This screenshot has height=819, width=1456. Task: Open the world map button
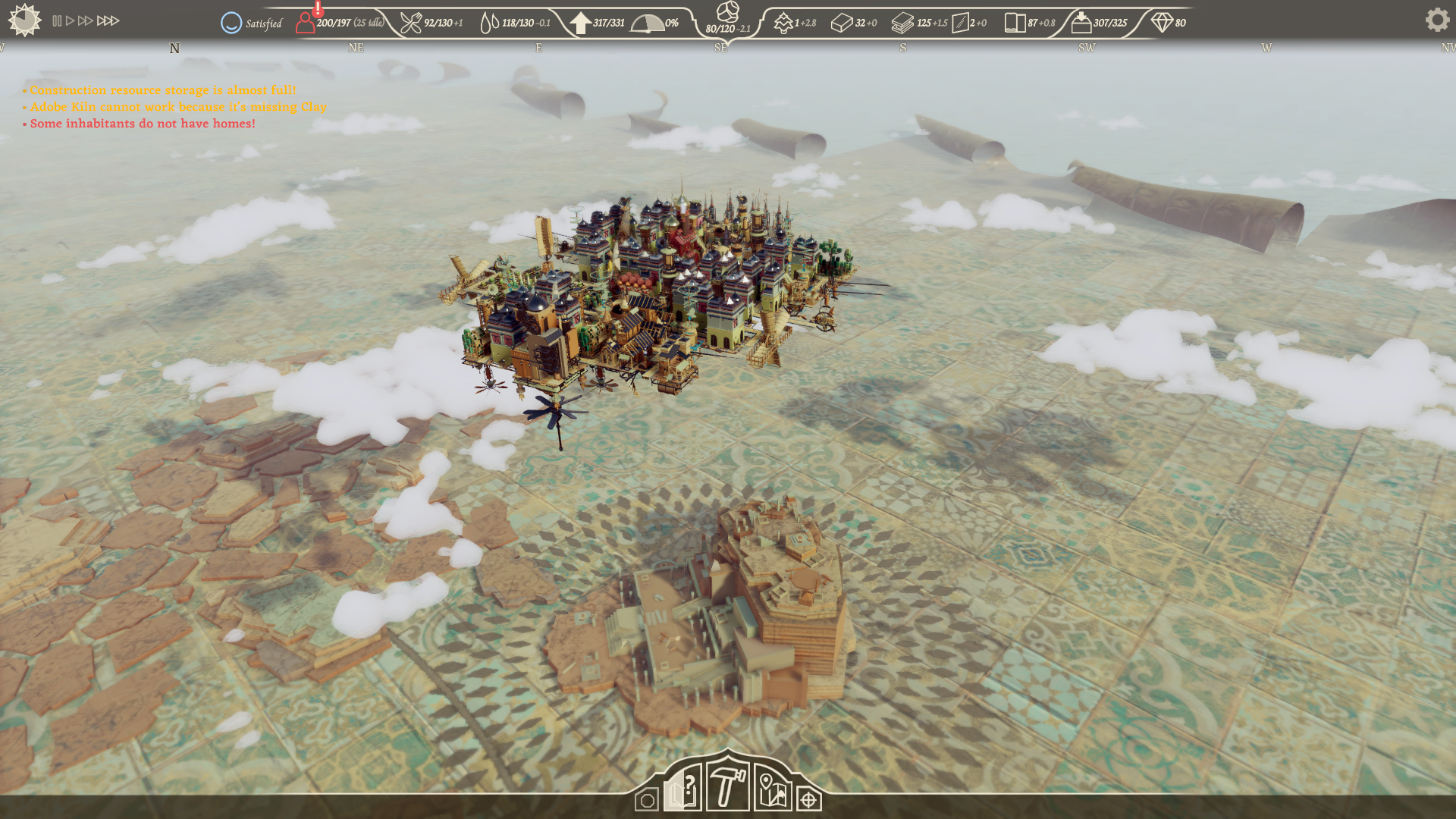772,790
